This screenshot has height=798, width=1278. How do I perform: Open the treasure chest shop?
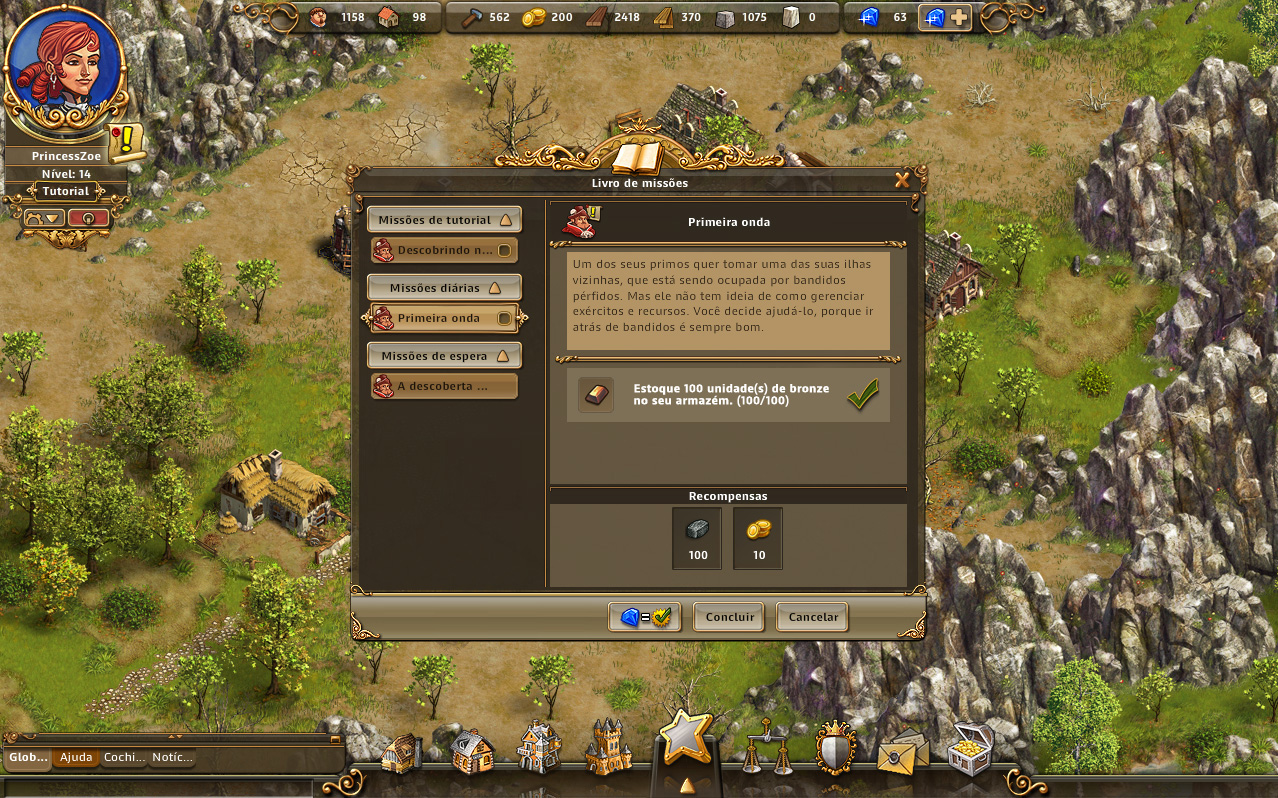[969, 748]
